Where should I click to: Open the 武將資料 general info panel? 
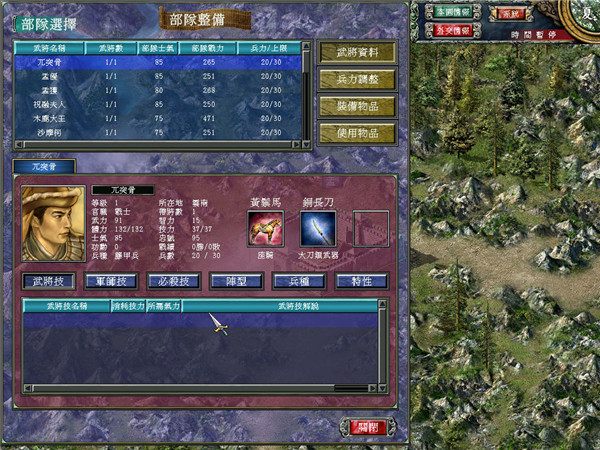point(356,52)
